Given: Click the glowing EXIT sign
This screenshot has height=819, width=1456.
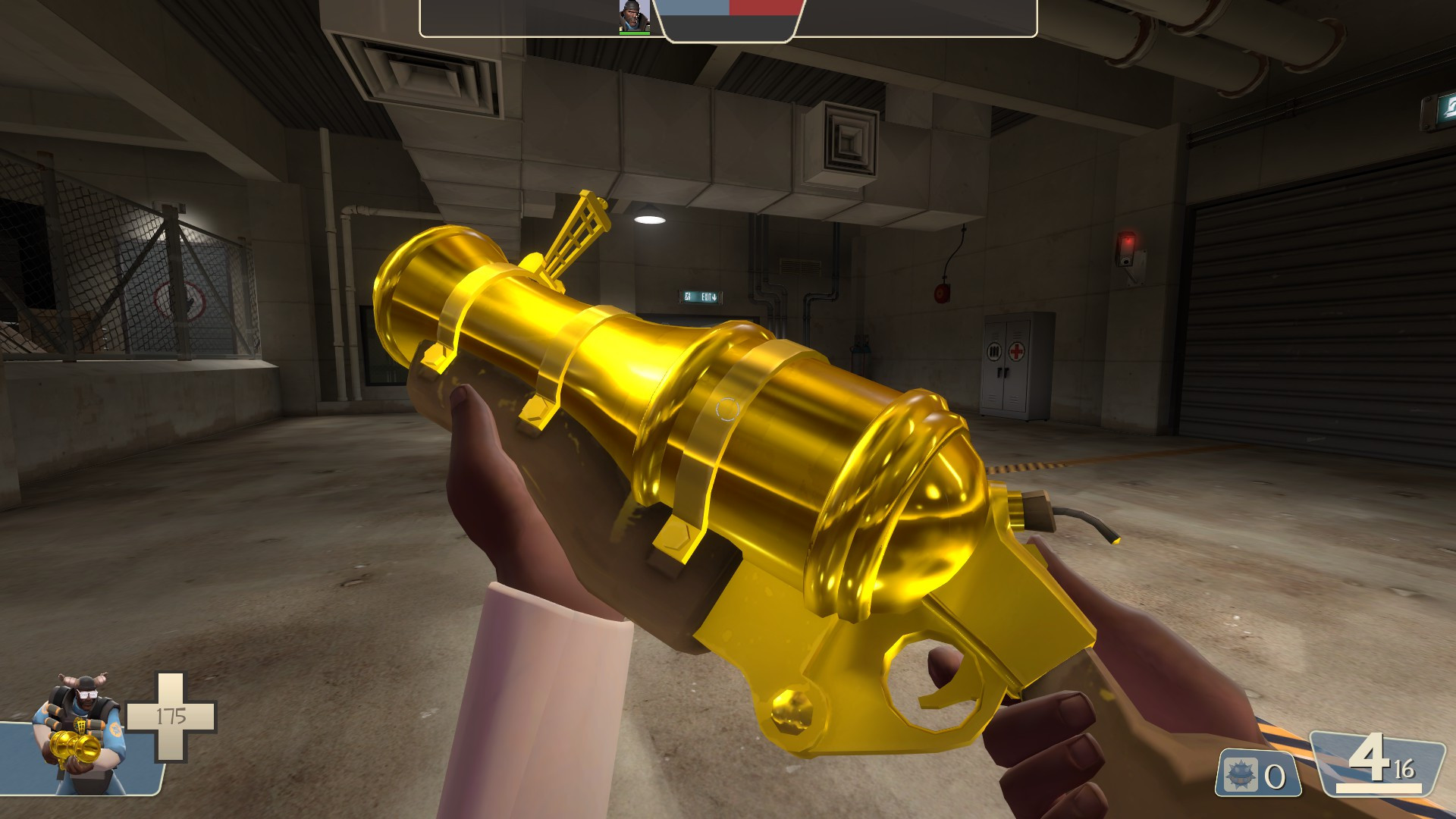Looking at the screenshot, I should click(701, 297).
